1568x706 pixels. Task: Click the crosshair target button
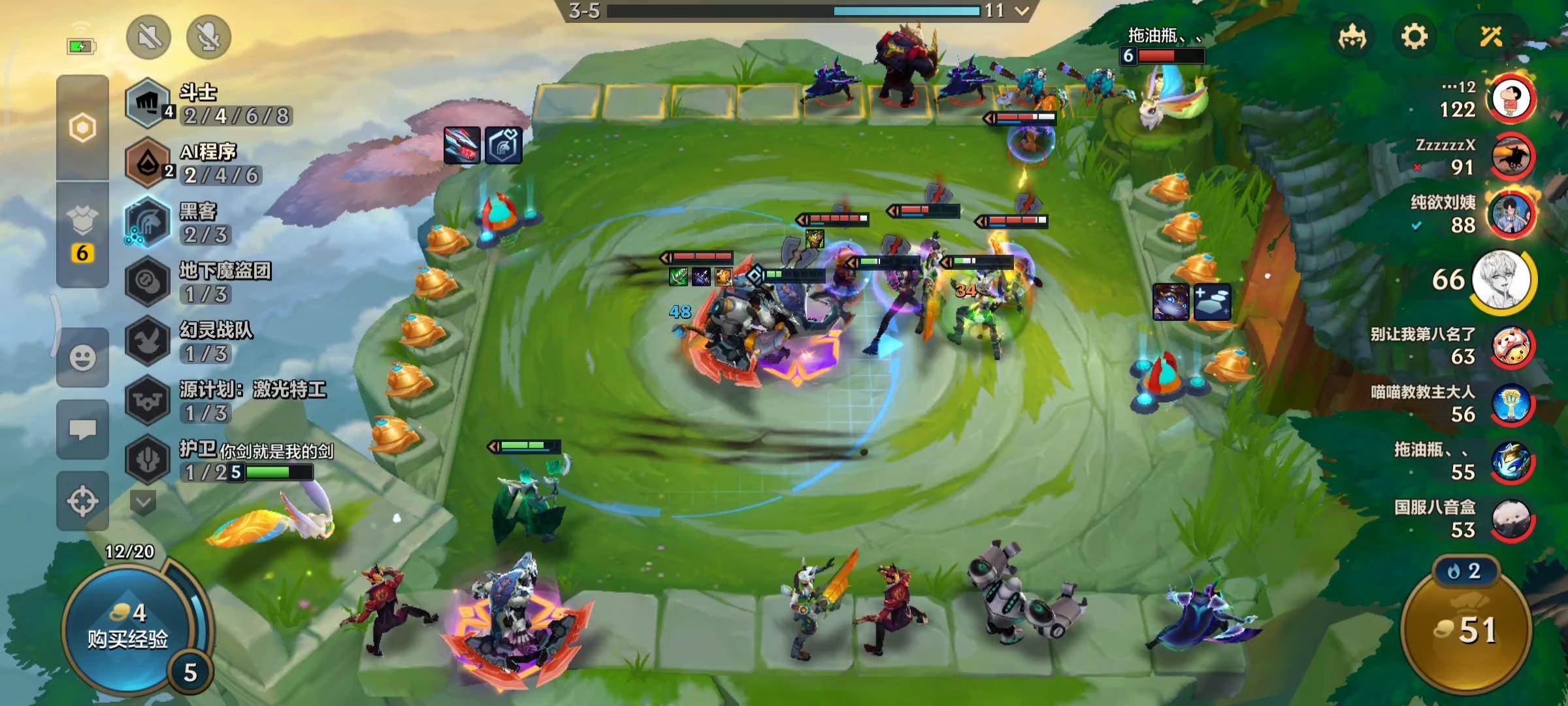pyautogui.click(x=82, y=501)
